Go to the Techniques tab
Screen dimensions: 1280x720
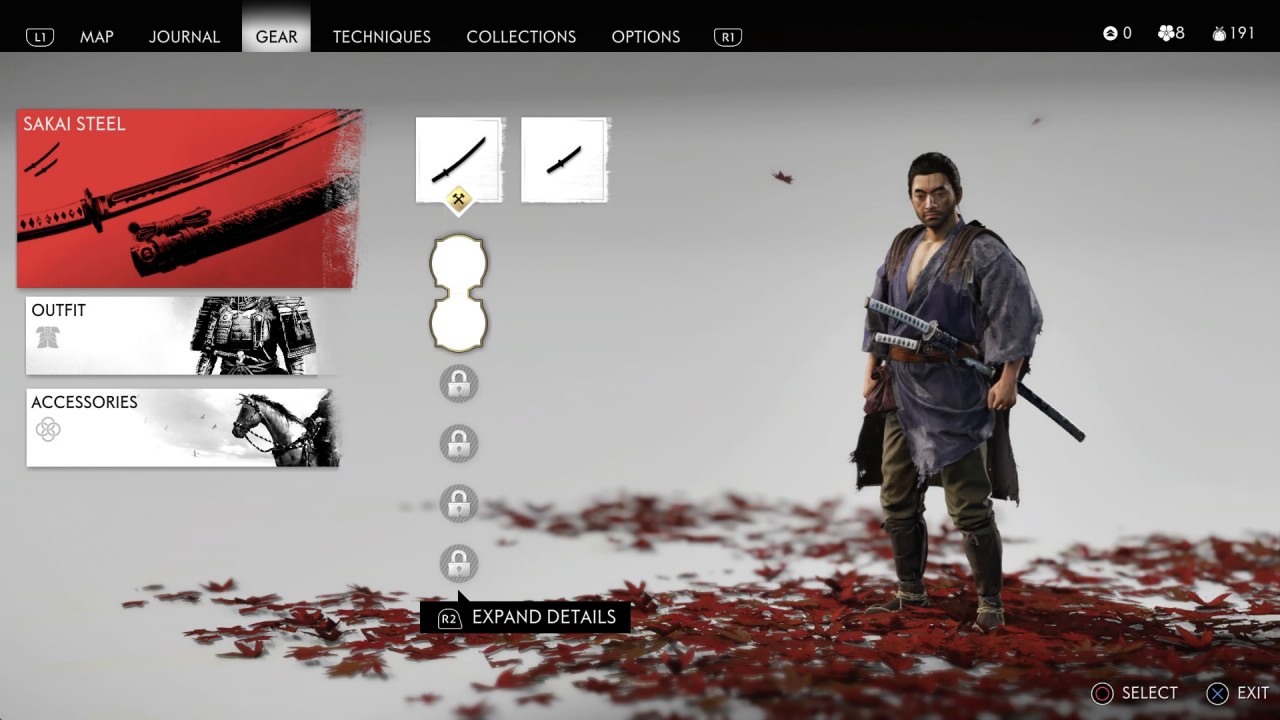coord(381,36)
